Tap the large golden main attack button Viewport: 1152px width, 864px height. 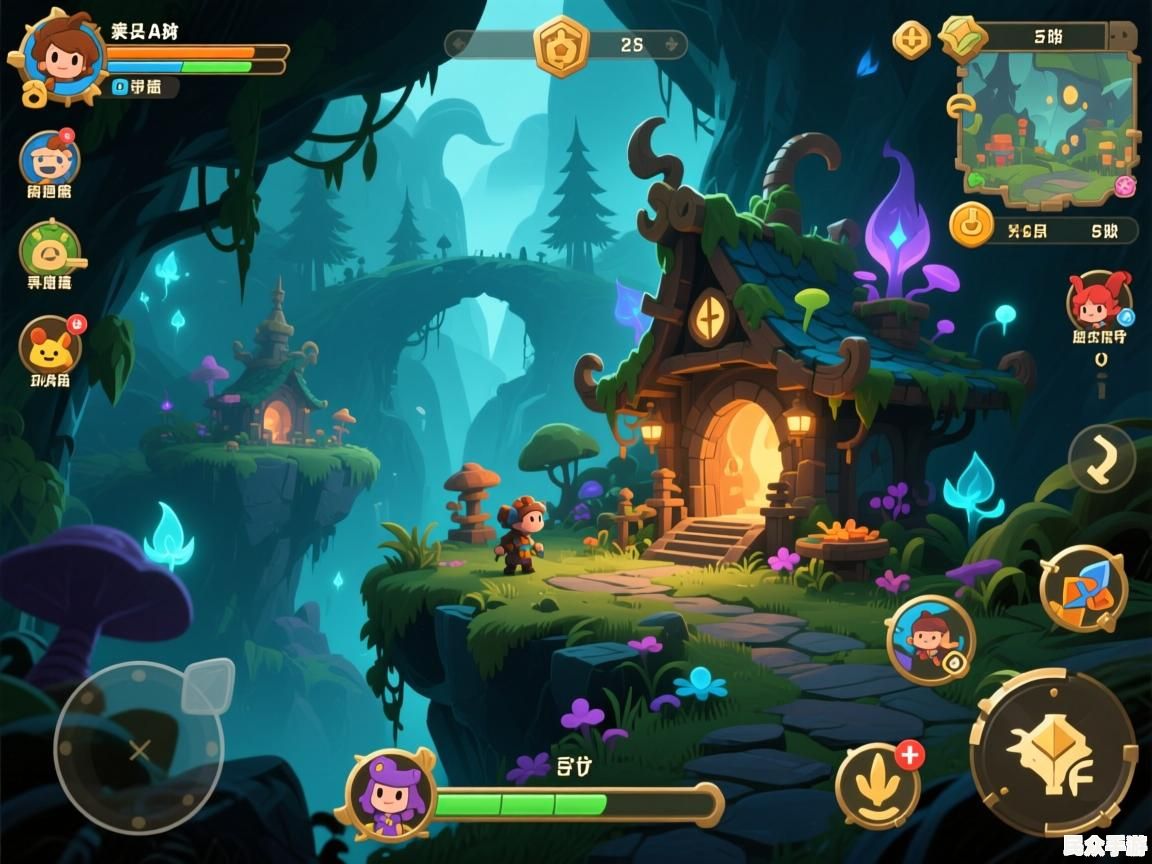[x=1053, y=752]
